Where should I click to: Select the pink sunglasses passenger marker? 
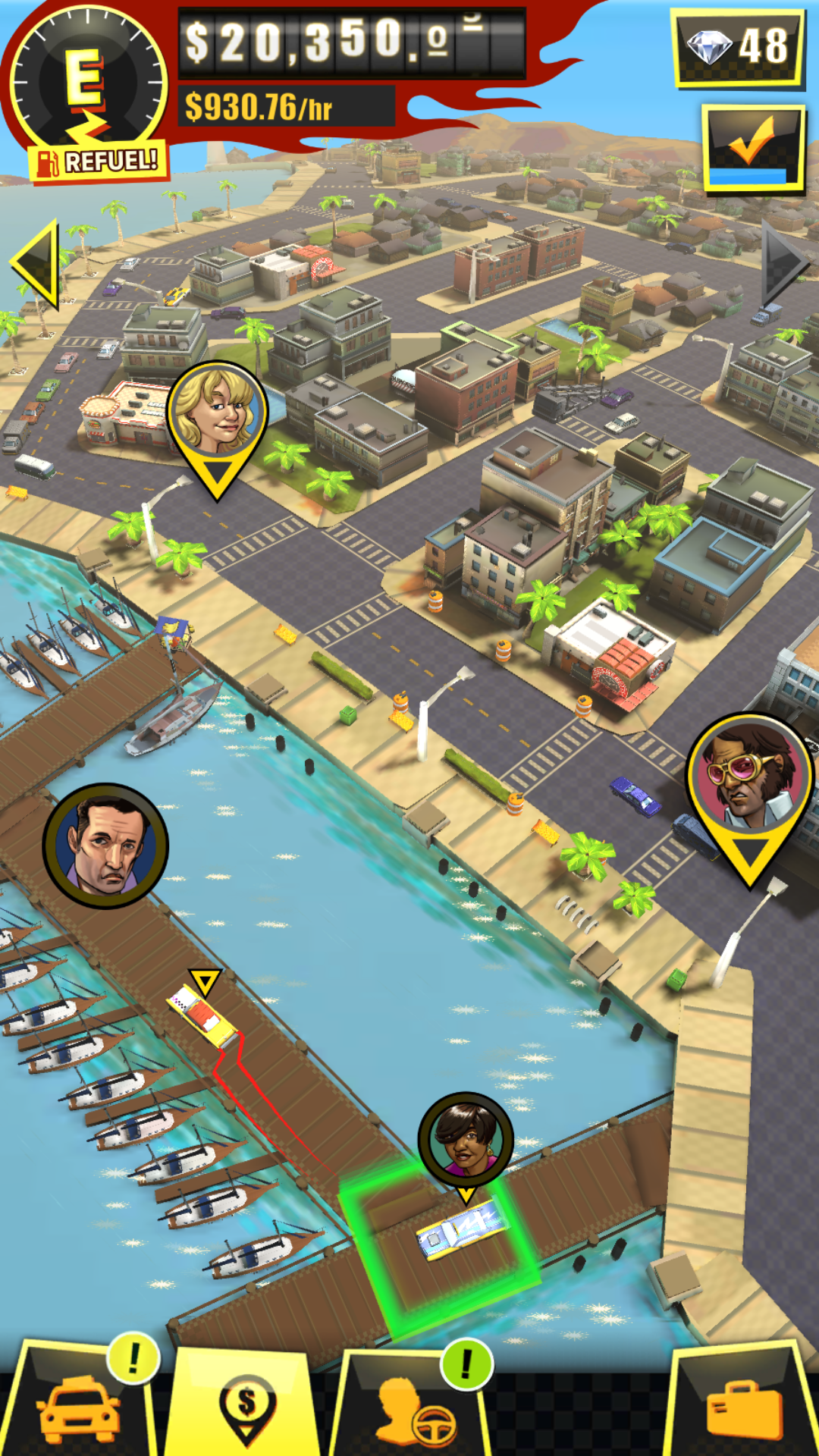click(x=749, y=780)
